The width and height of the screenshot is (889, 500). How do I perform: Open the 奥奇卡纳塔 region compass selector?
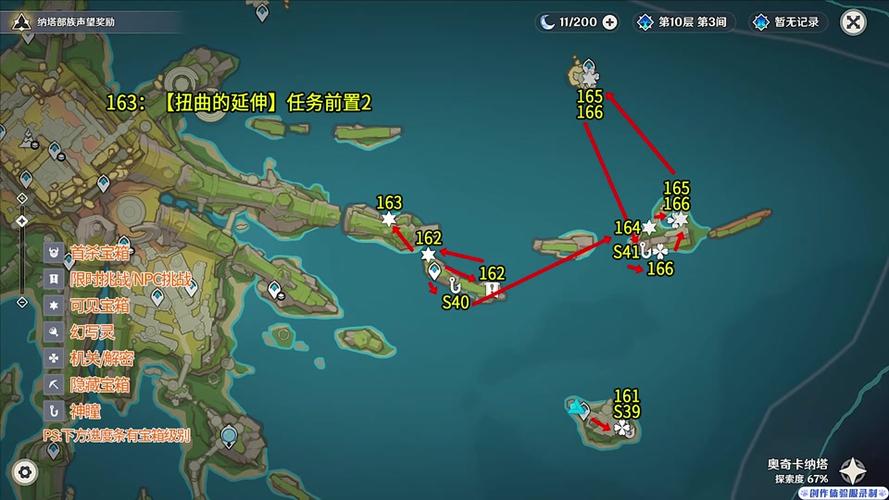852,471
